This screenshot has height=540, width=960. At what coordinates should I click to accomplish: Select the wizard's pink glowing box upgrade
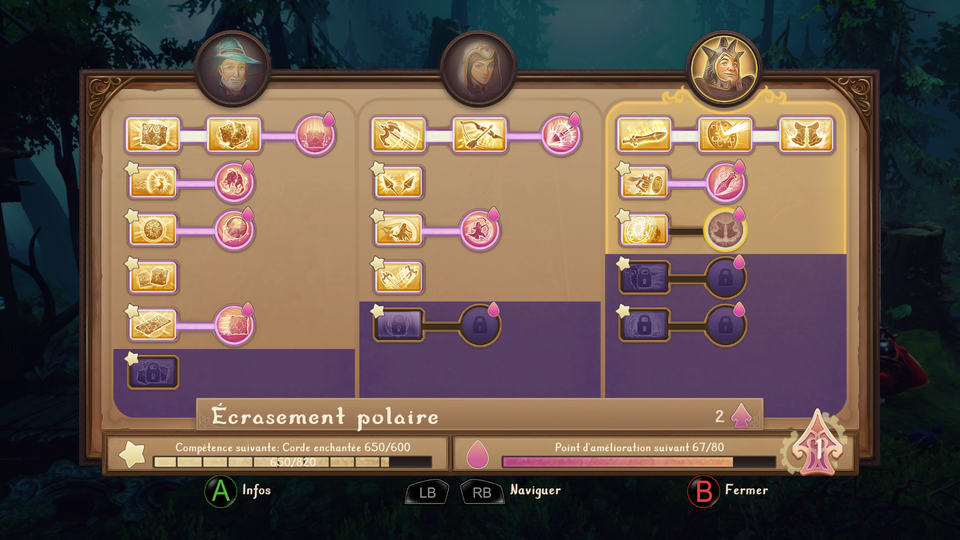coord(315,135)
